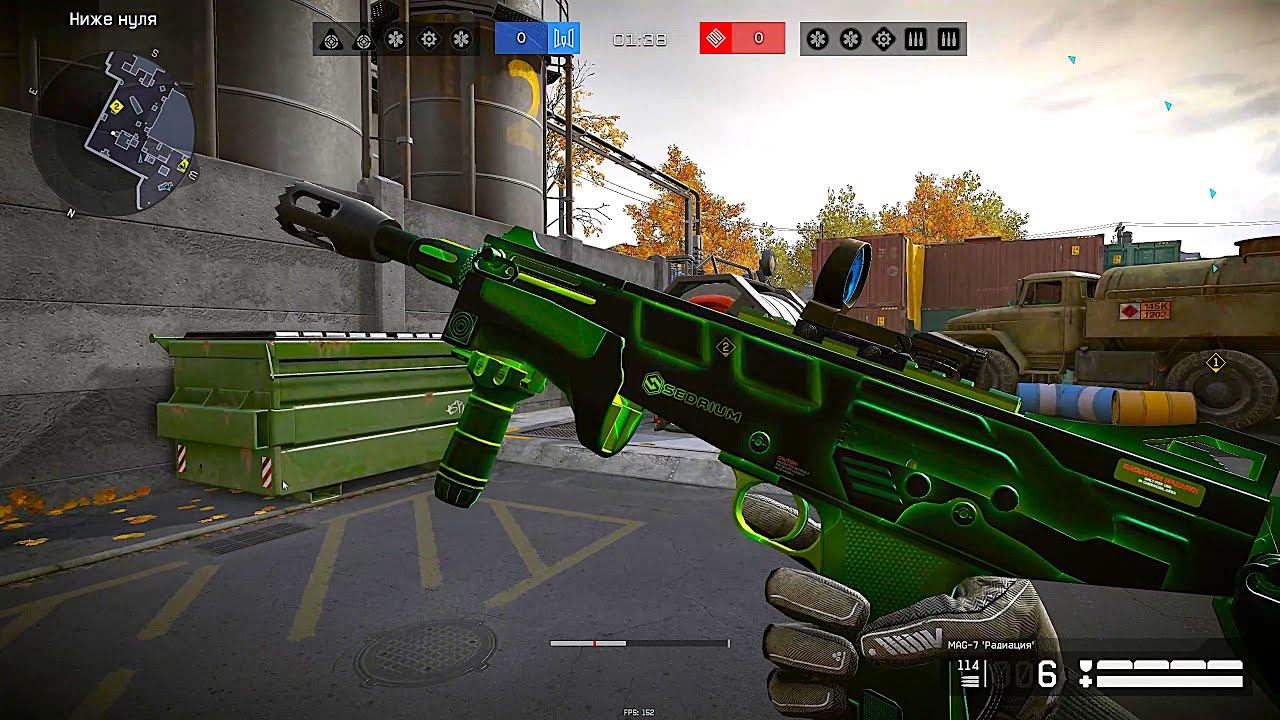Screen dimensions: 1280x720
Task: Click the objective 2 diamond waypoint marker
Action: [726, 347]
